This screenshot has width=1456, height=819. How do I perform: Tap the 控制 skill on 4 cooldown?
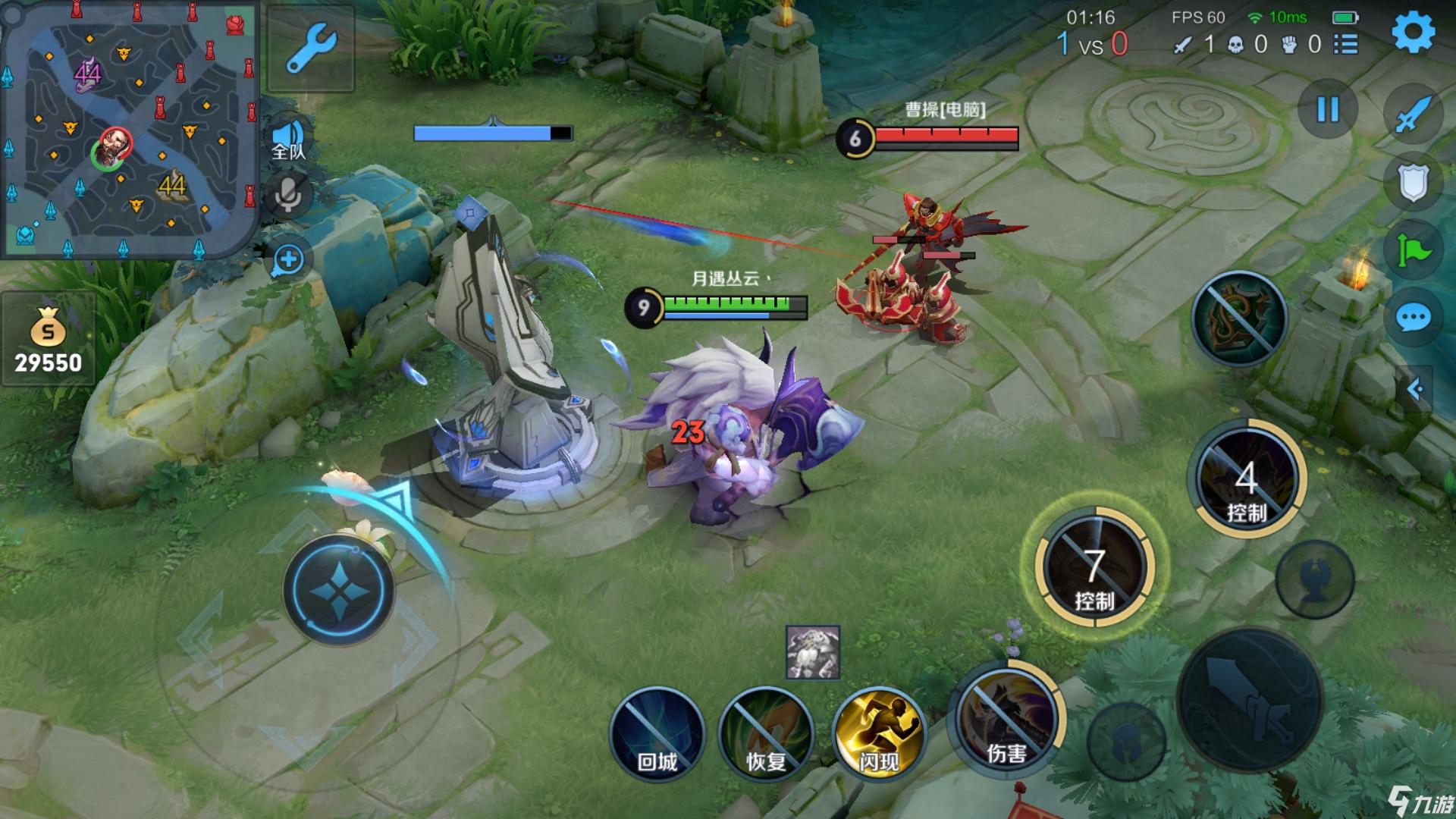click(x=1247, y=479)
